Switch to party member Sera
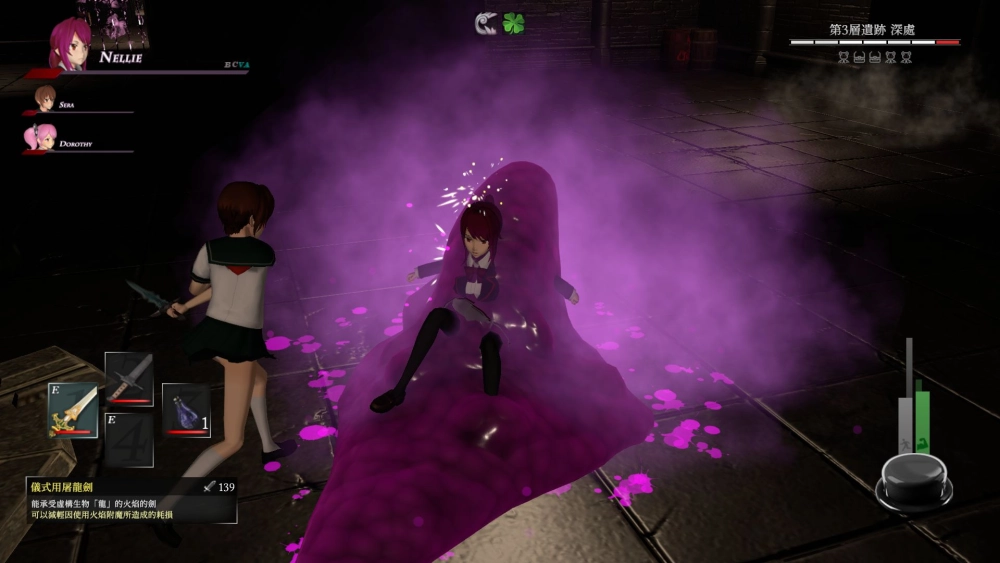This screenshot has height=563, width=1000. (45, 100)
